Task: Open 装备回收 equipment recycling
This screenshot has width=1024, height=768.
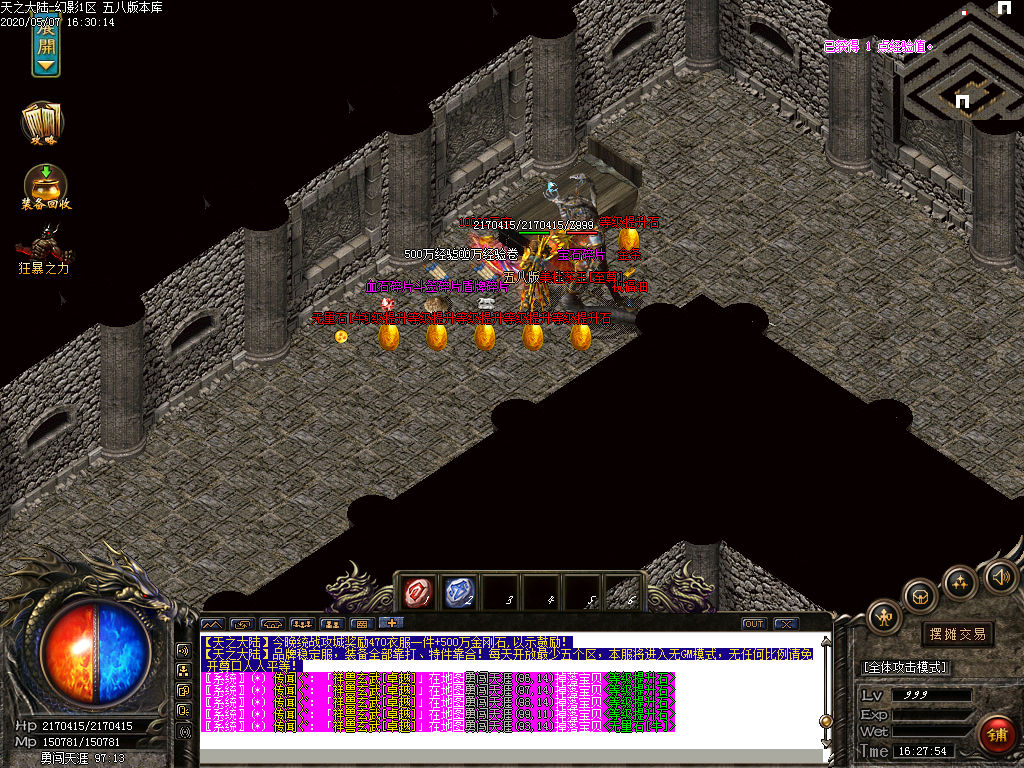Action: 46,185
